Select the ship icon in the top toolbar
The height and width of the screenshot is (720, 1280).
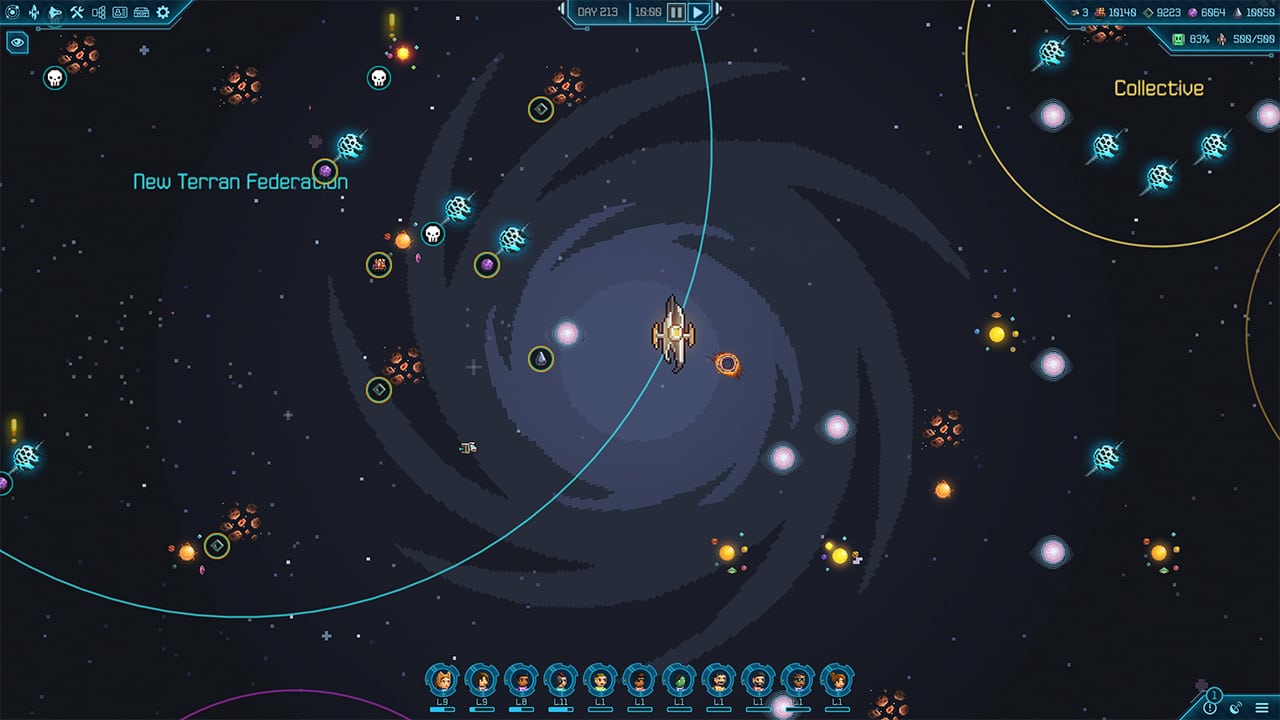34,12
